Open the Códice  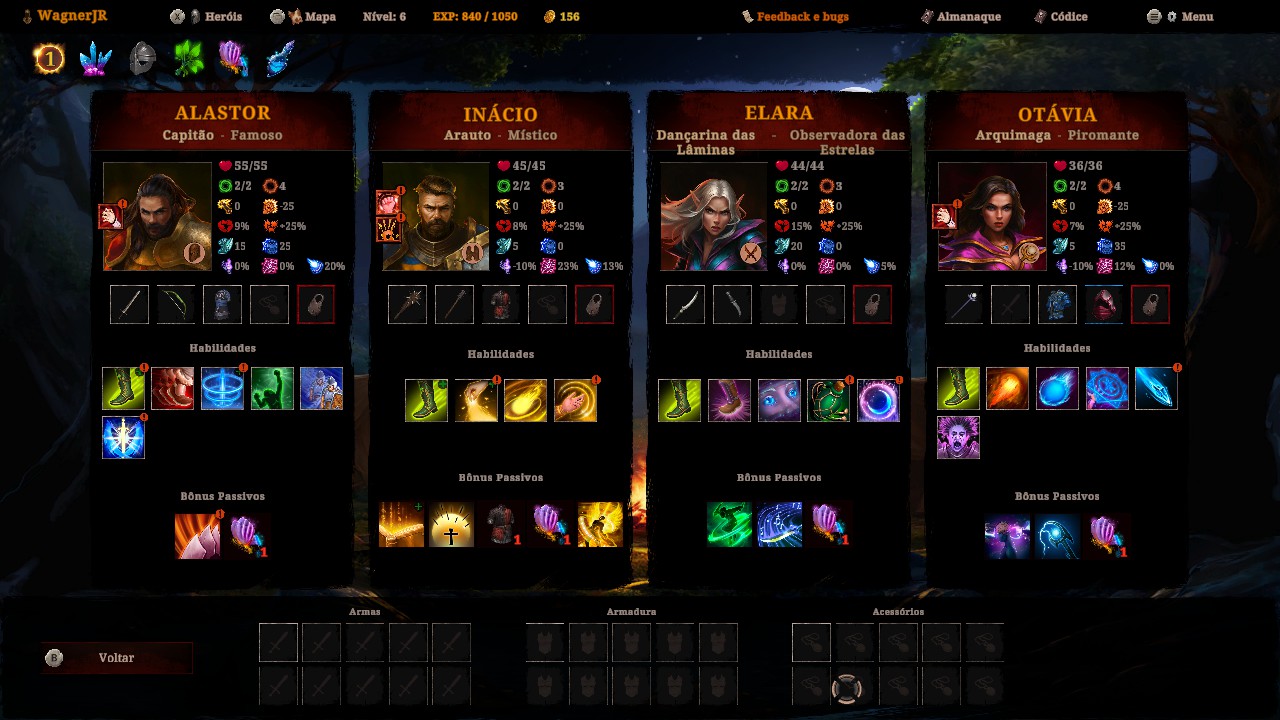click(x=1068, y=17)
